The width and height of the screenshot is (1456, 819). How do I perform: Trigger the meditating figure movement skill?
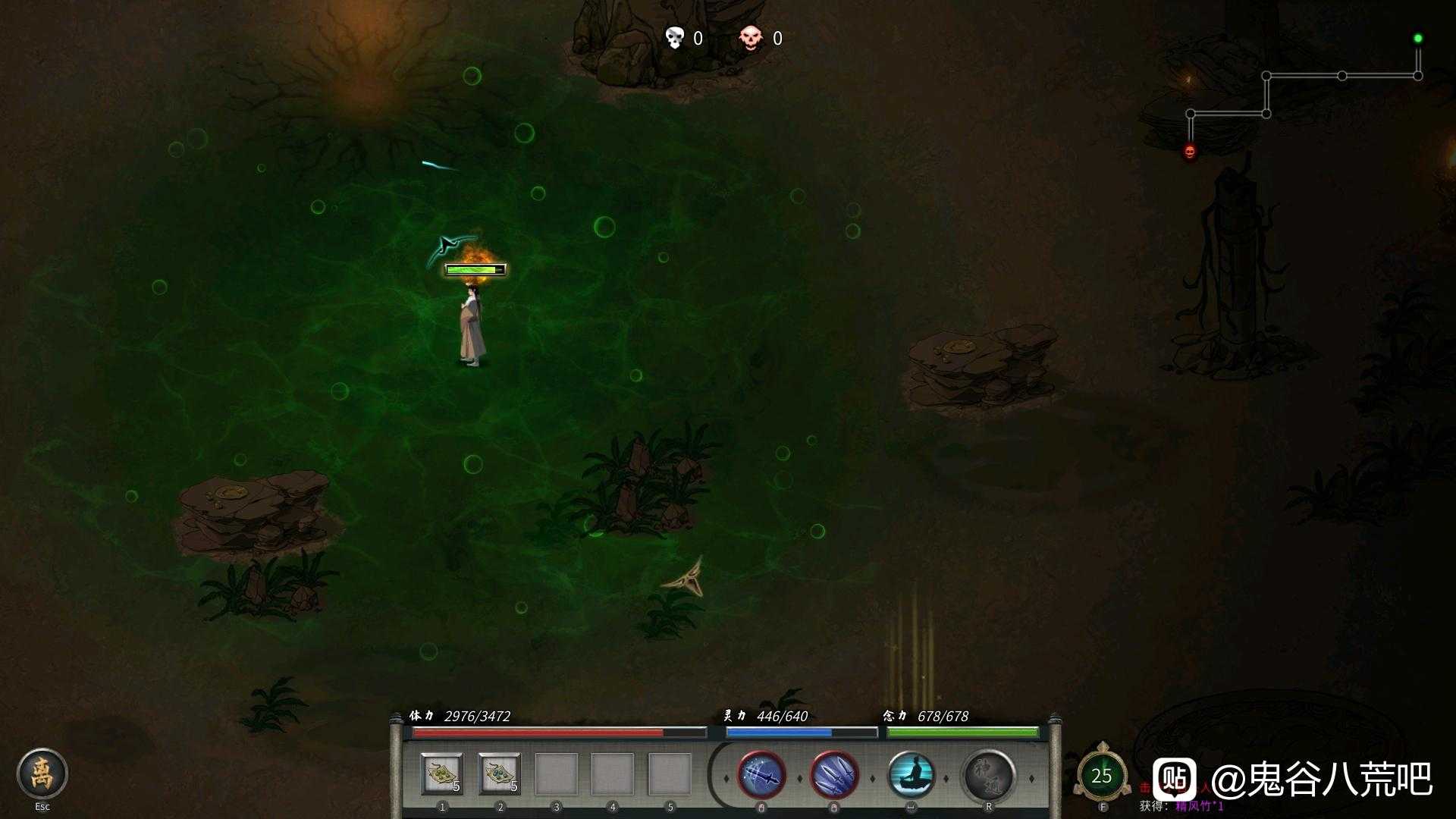click(911, 776)
